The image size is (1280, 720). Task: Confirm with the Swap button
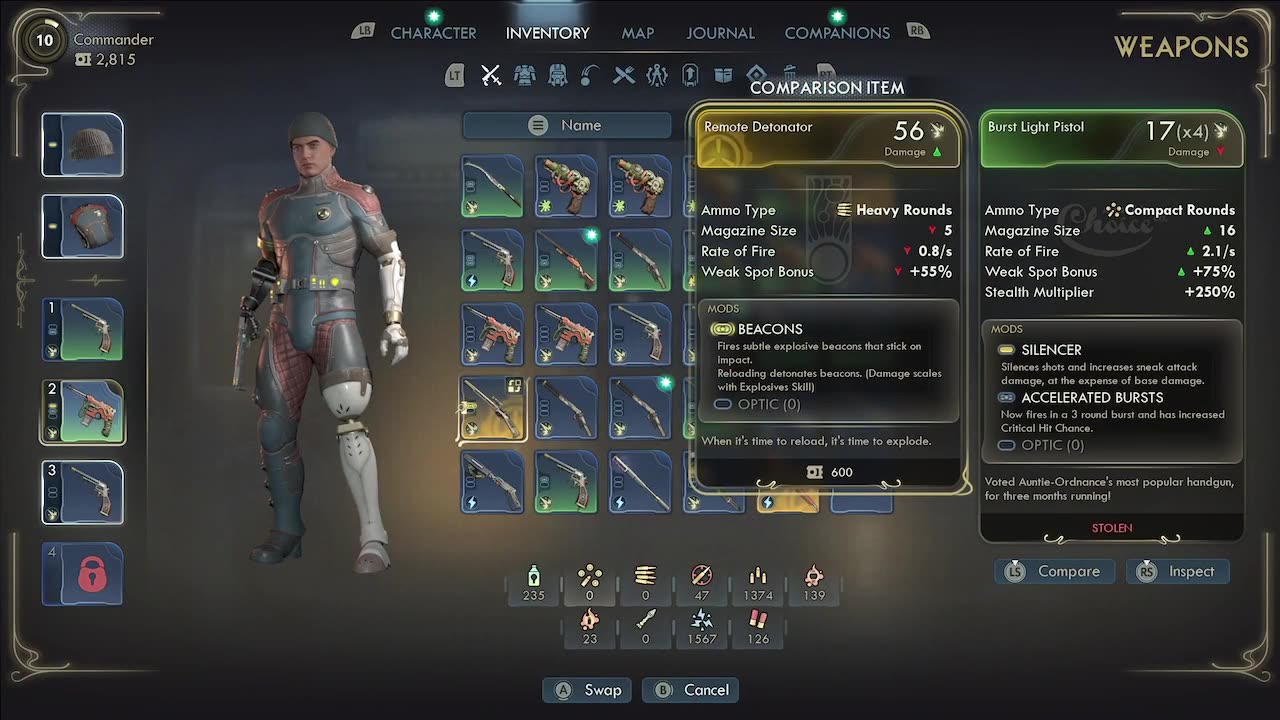pos(590,690)
